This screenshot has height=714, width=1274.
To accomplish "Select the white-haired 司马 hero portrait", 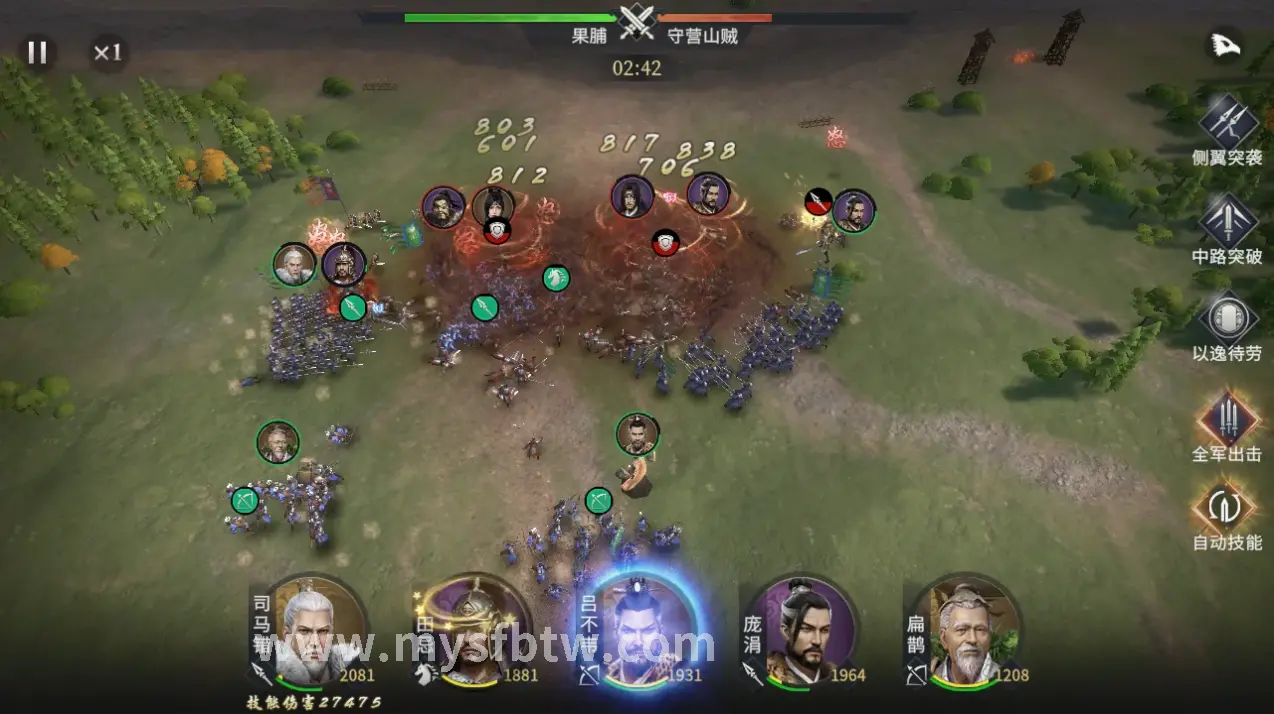I will pos(313,632).
